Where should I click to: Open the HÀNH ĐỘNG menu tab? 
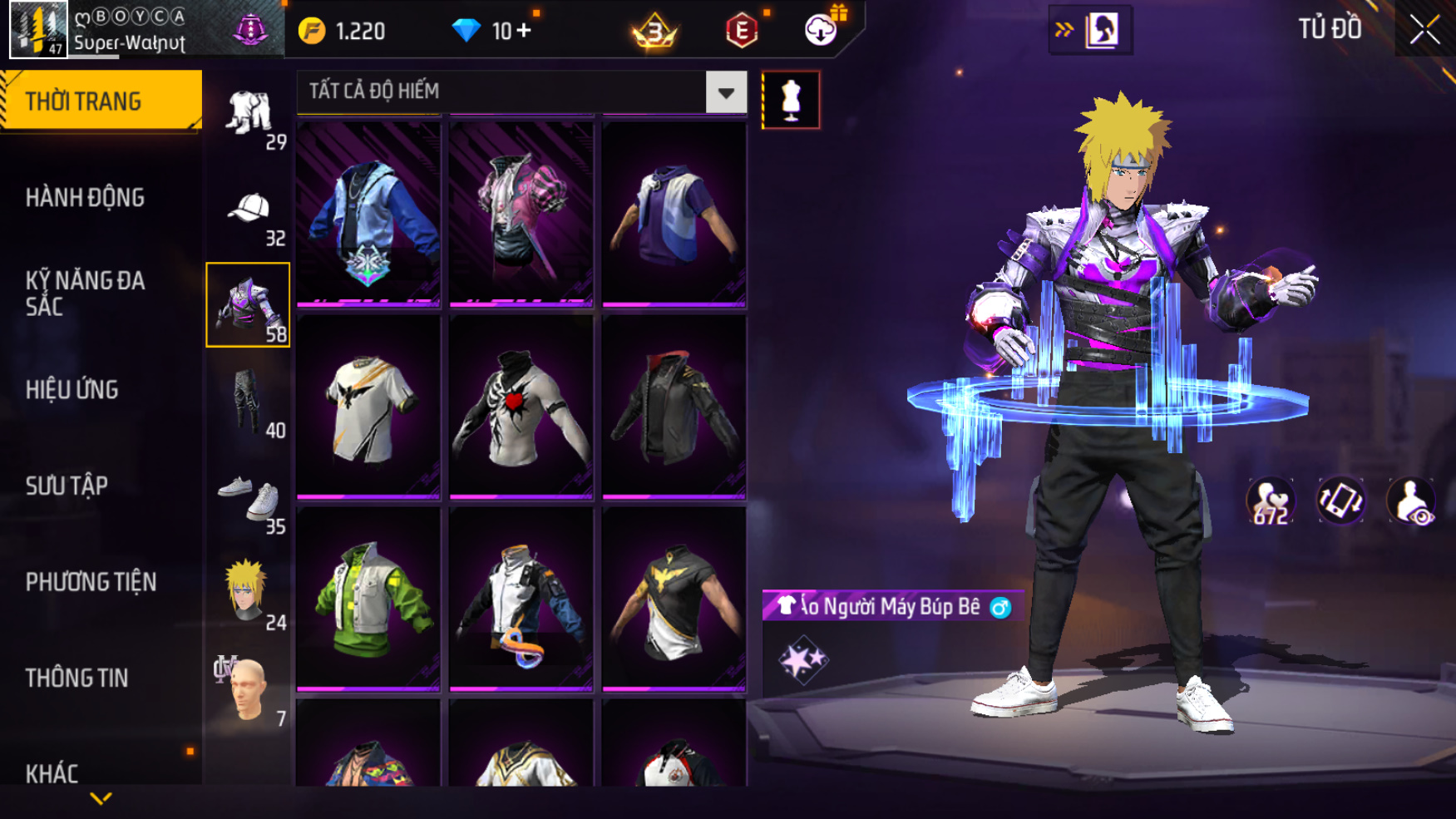85,198
